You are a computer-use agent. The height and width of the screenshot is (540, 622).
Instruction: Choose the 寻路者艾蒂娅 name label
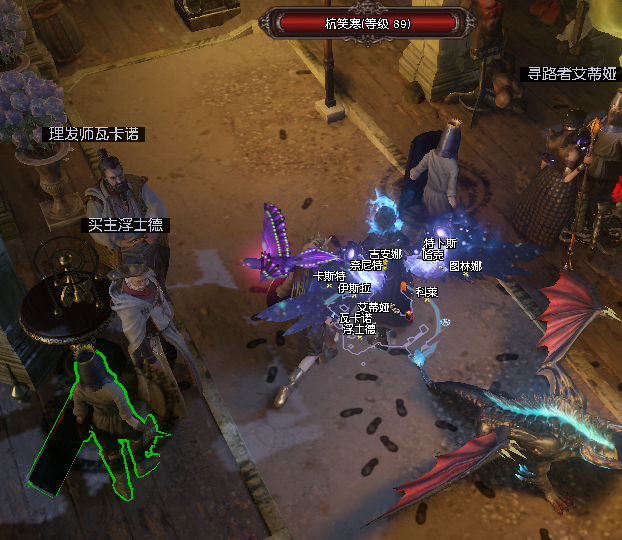point(573,74)
